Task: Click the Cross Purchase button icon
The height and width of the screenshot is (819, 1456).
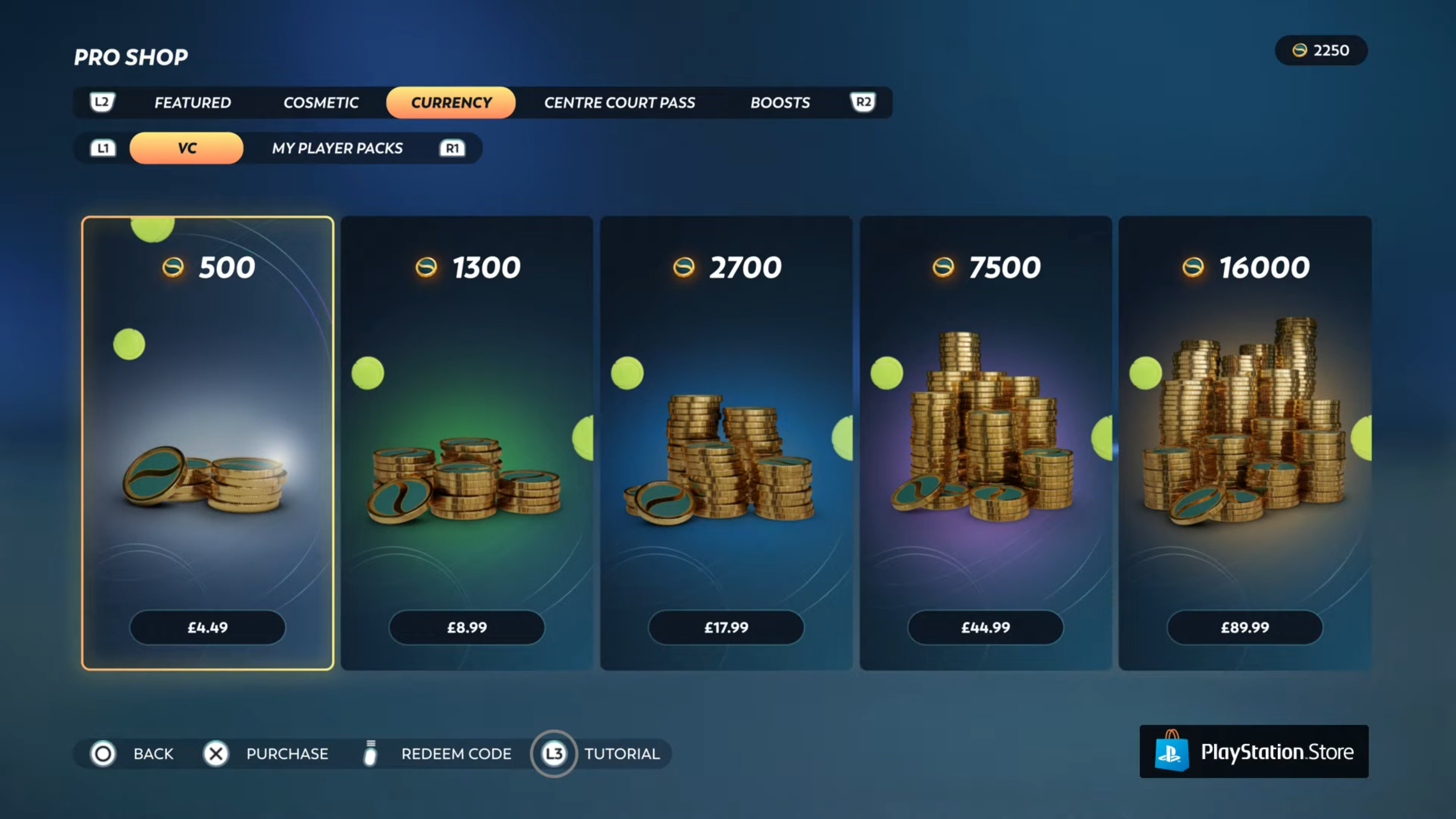Action: tap(217, 753)
